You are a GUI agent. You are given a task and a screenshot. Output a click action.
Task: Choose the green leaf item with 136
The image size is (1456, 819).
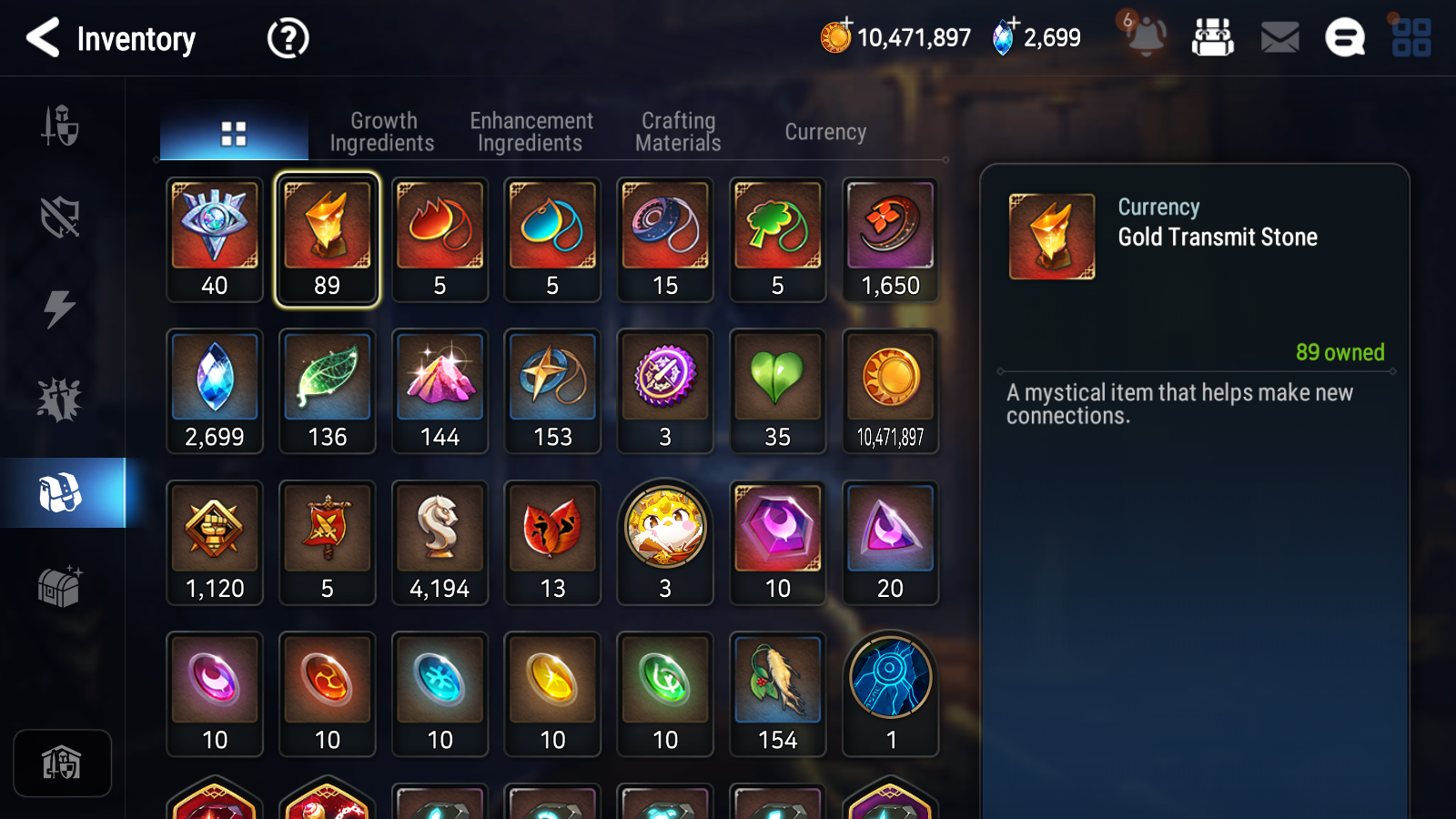coord(328,391)
